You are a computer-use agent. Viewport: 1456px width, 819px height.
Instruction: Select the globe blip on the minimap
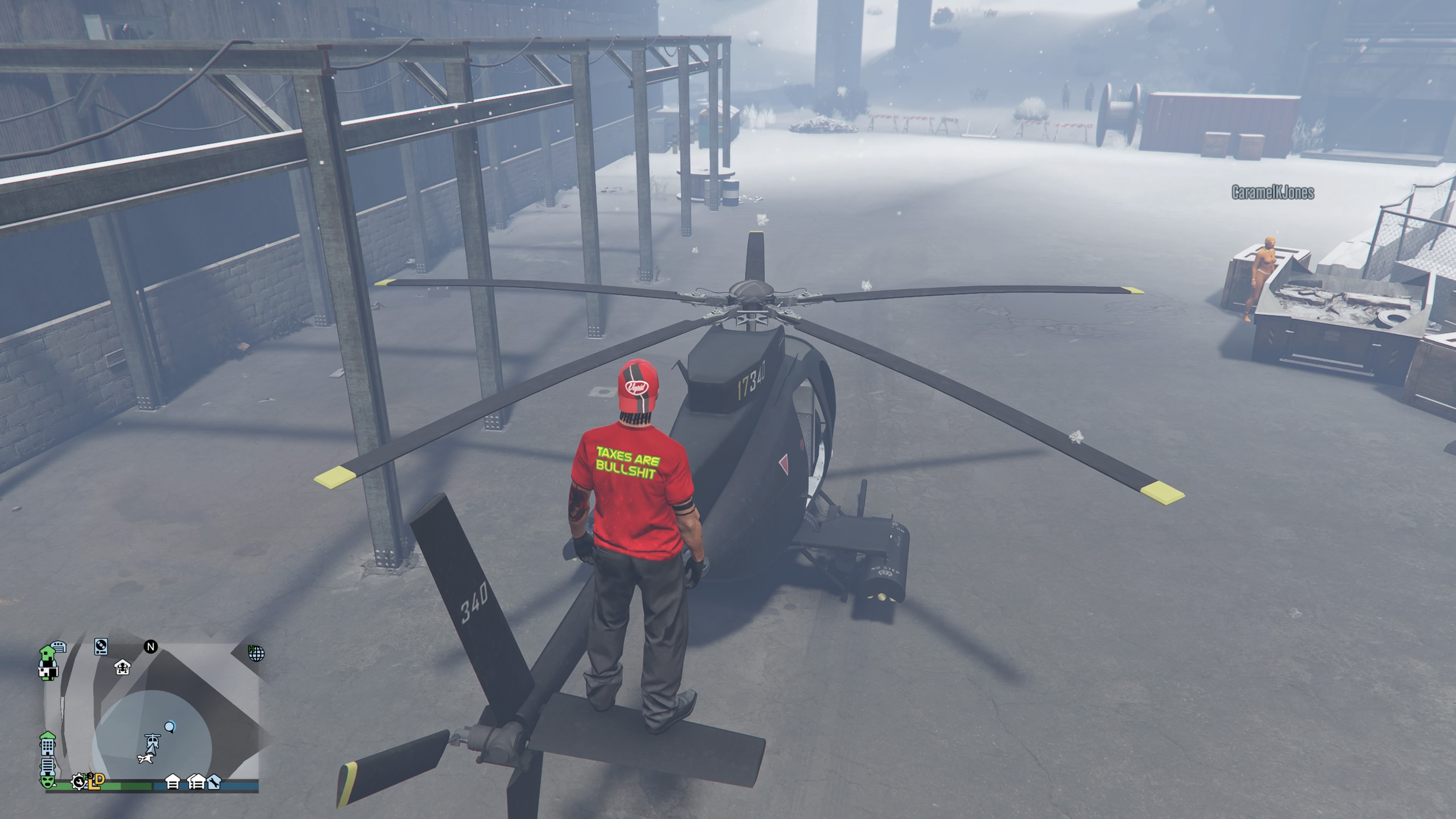pos(256,653)
